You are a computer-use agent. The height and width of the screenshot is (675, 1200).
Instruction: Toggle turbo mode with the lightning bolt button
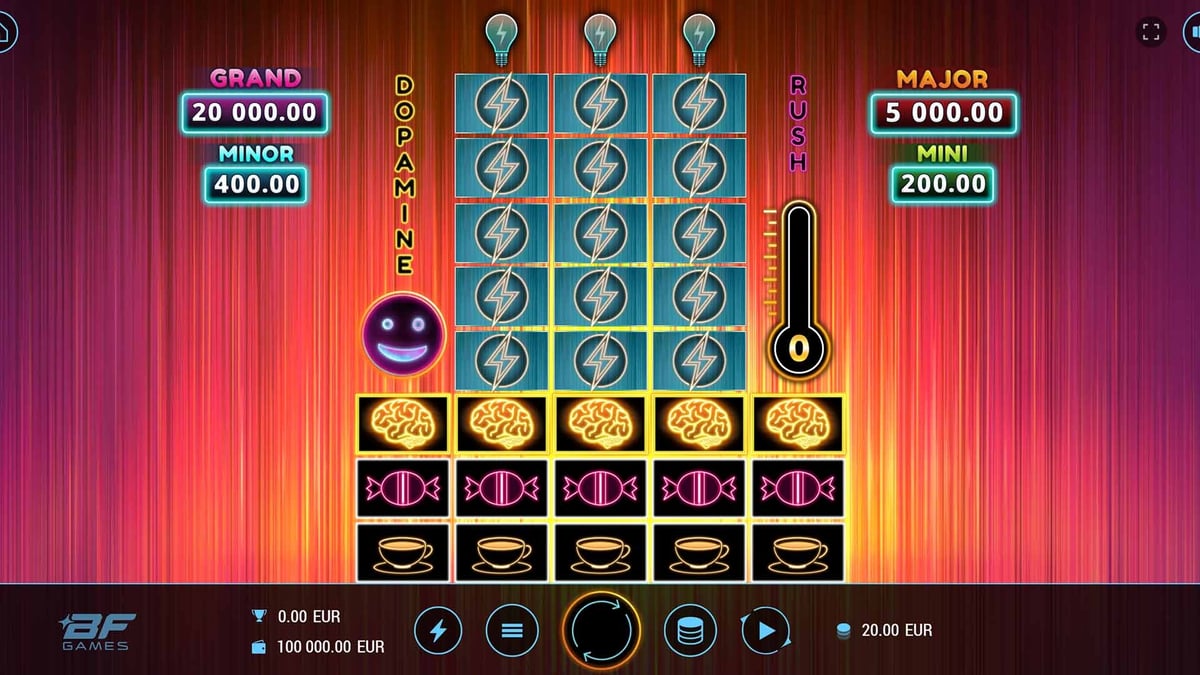pyautogui.click(x=438, y=631)
